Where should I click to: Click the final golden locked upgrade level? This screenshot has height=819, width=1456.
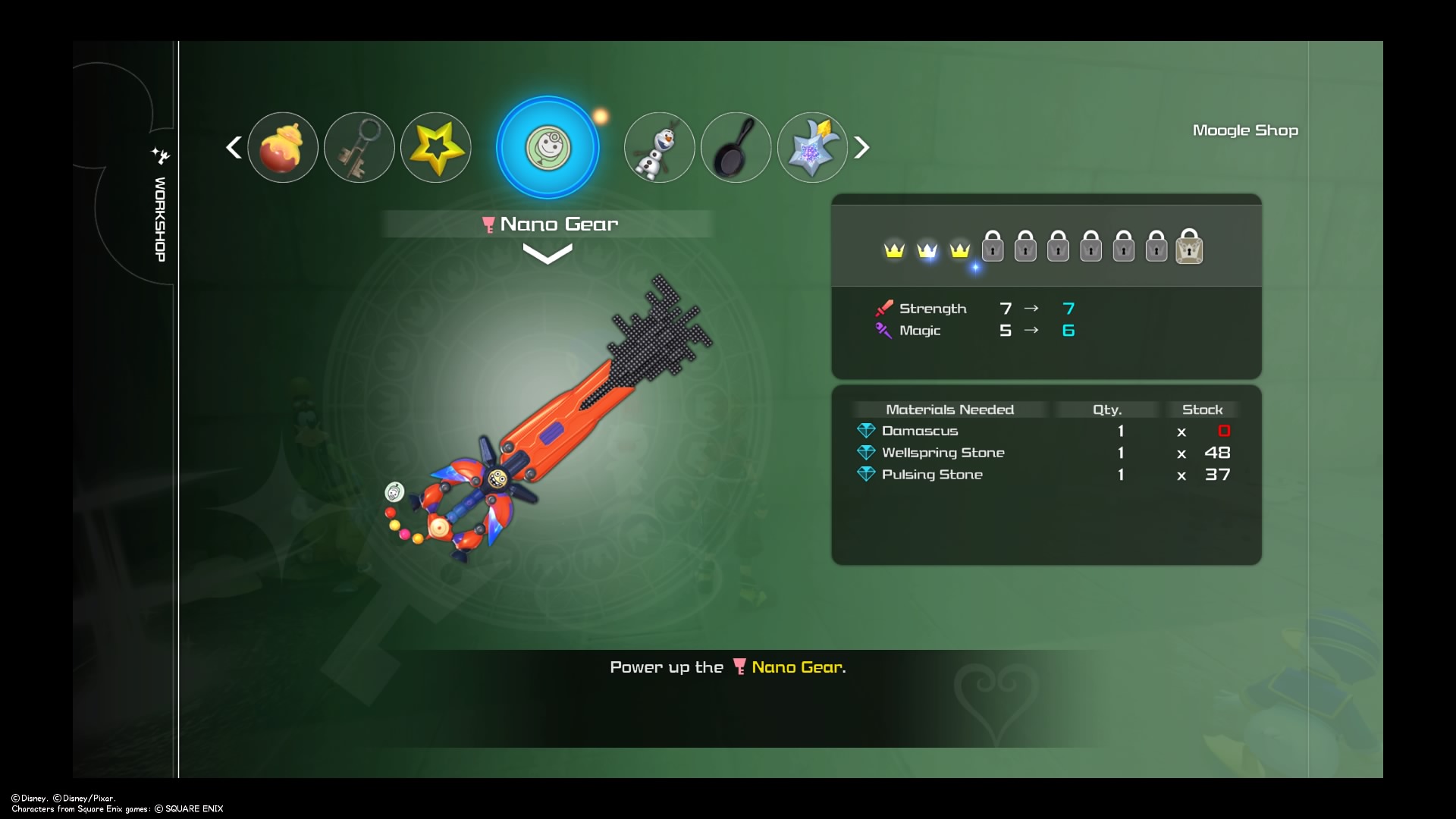(x=1188, y=247)
